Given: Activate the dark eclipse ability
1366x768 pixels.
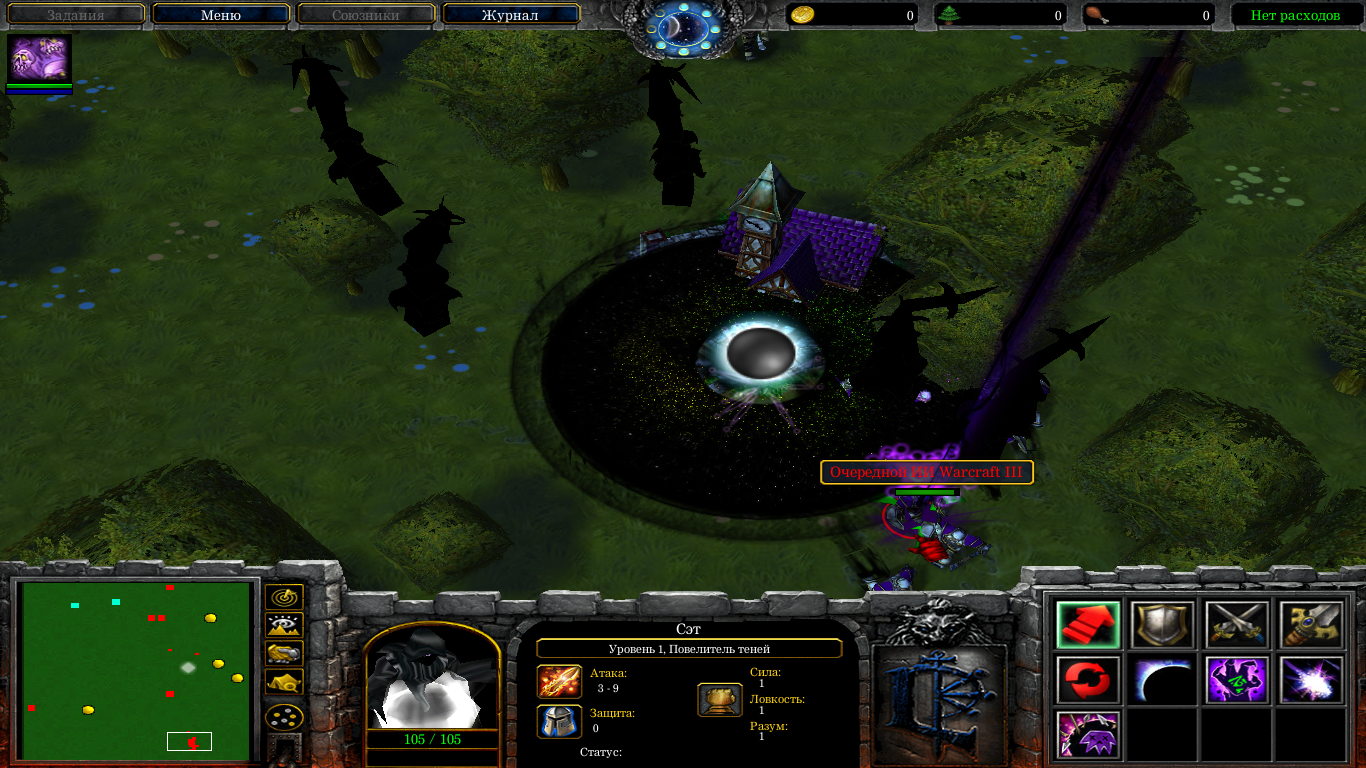Looking at the screenshot, I should [1162, 681].
